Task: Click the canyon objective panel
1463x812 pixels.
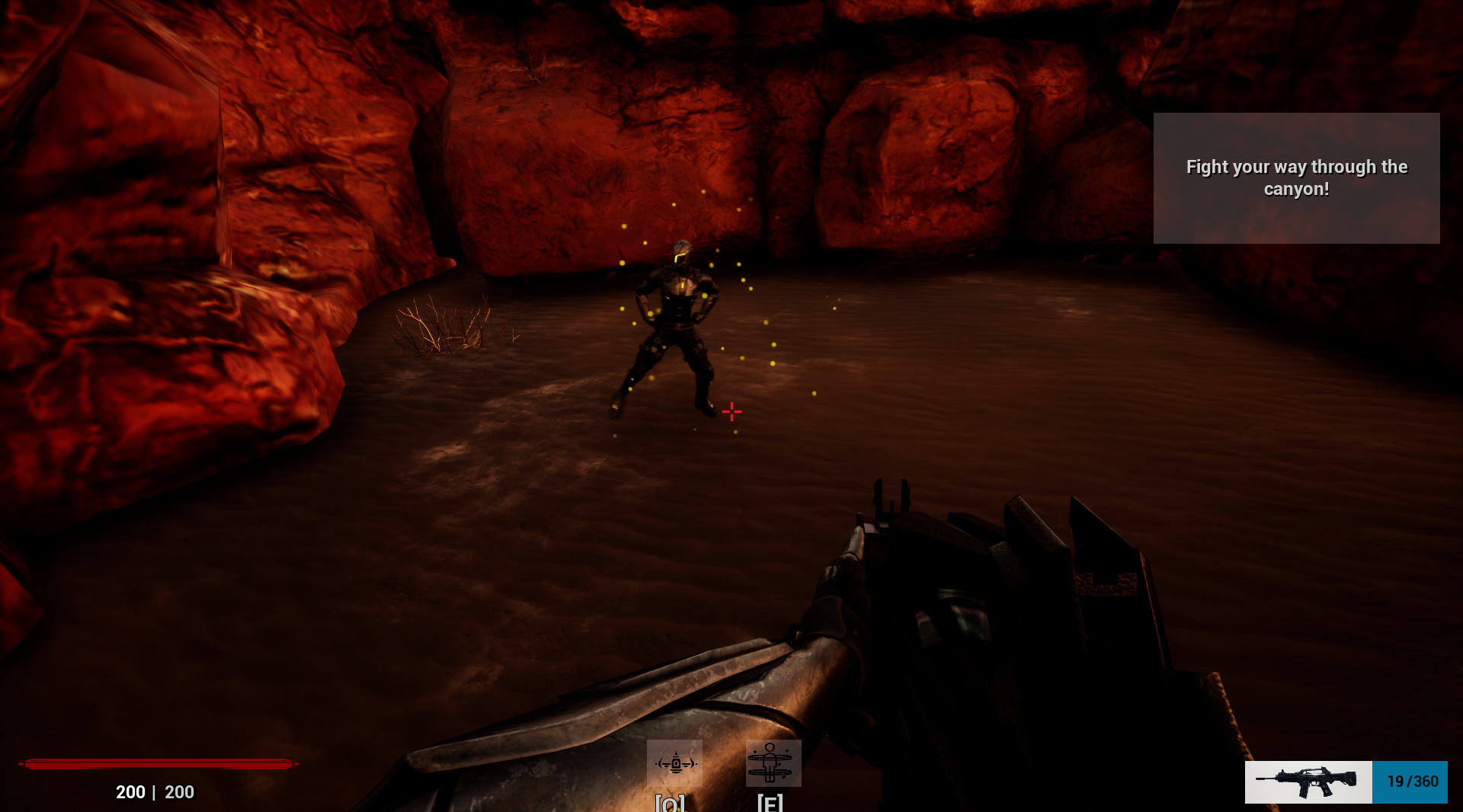Action: point(1295,178)
